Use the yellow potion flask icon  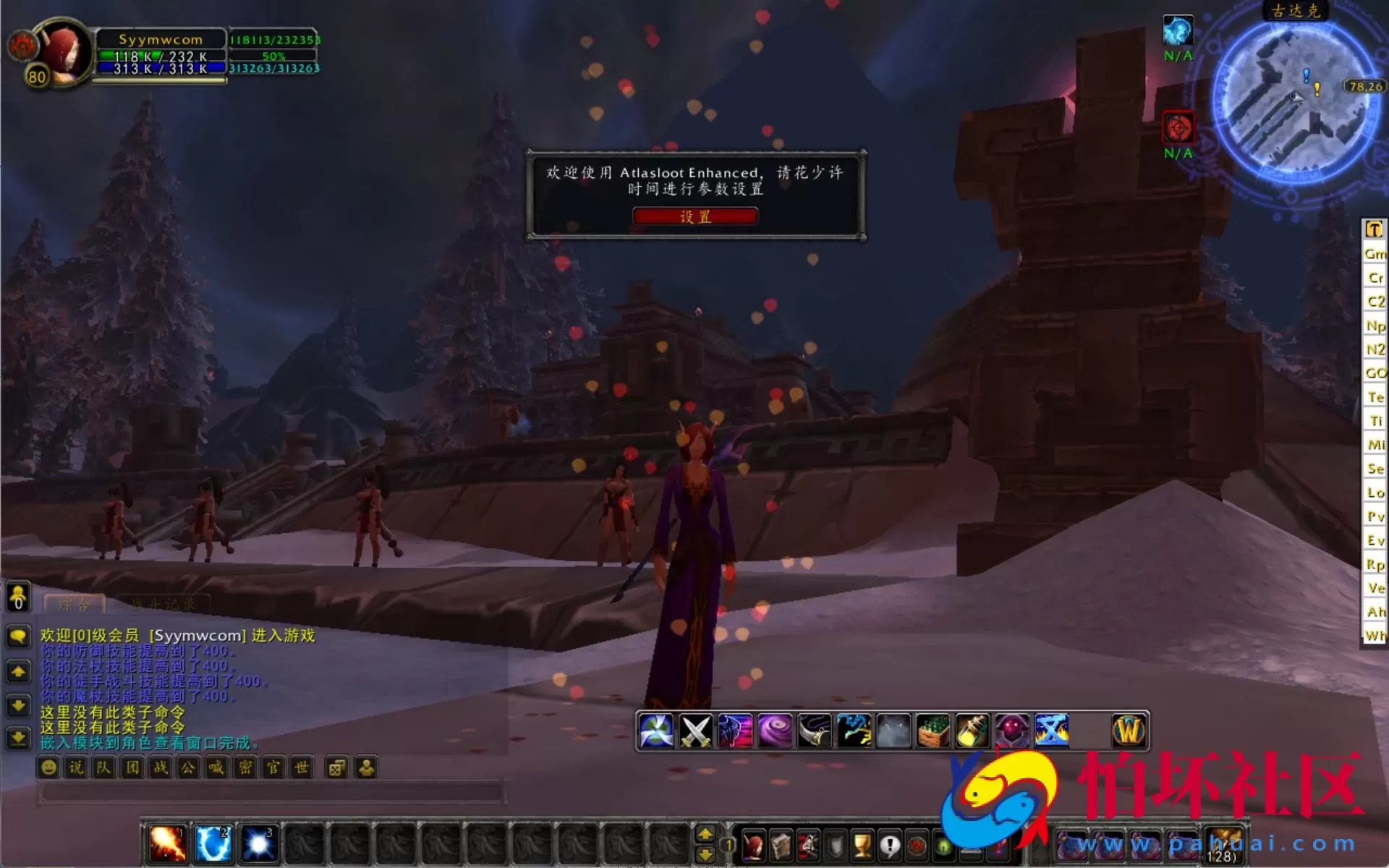[972, 729]
